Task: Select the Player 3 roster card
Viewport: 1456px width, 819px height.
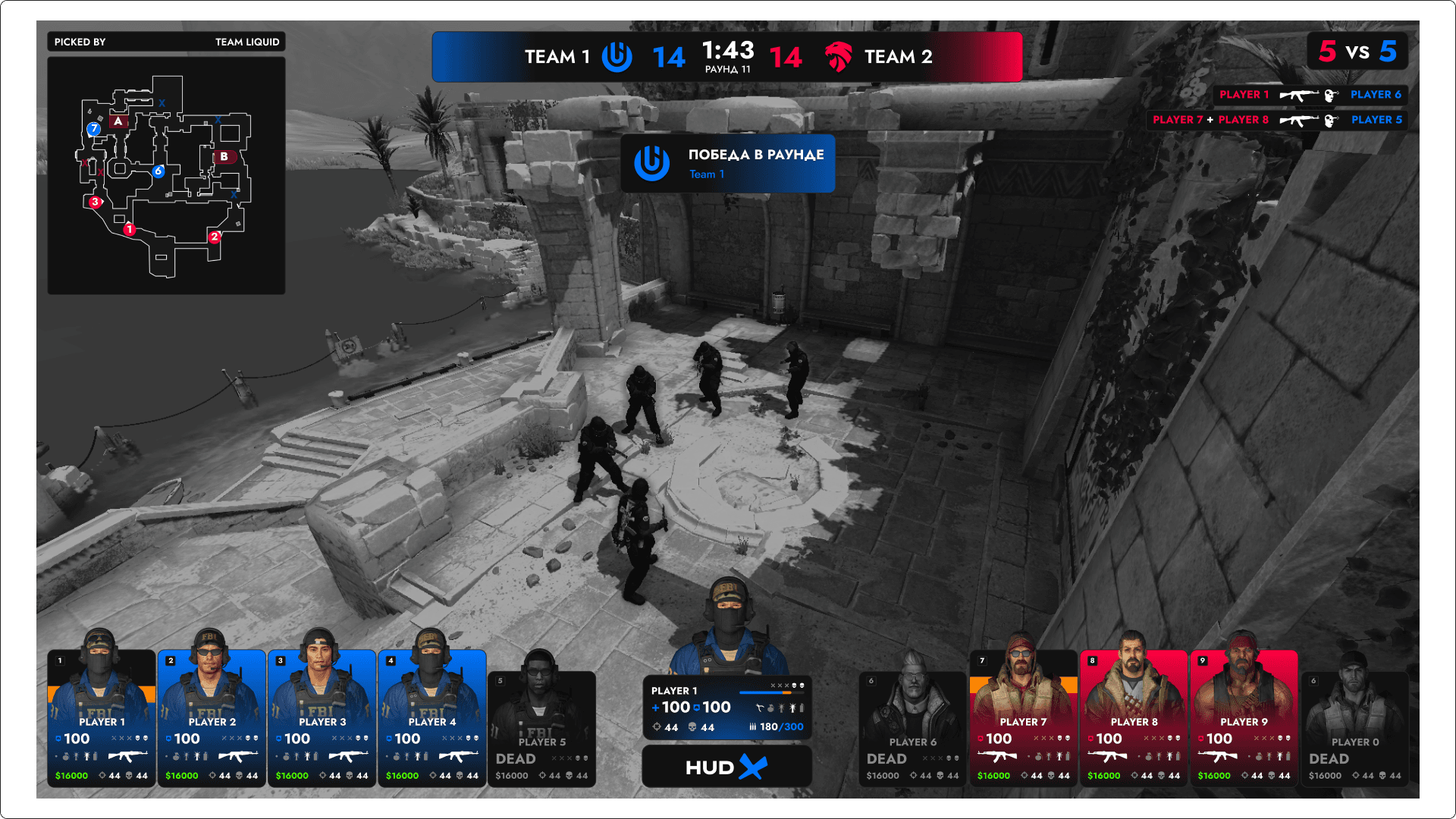Action: (322, 718)
